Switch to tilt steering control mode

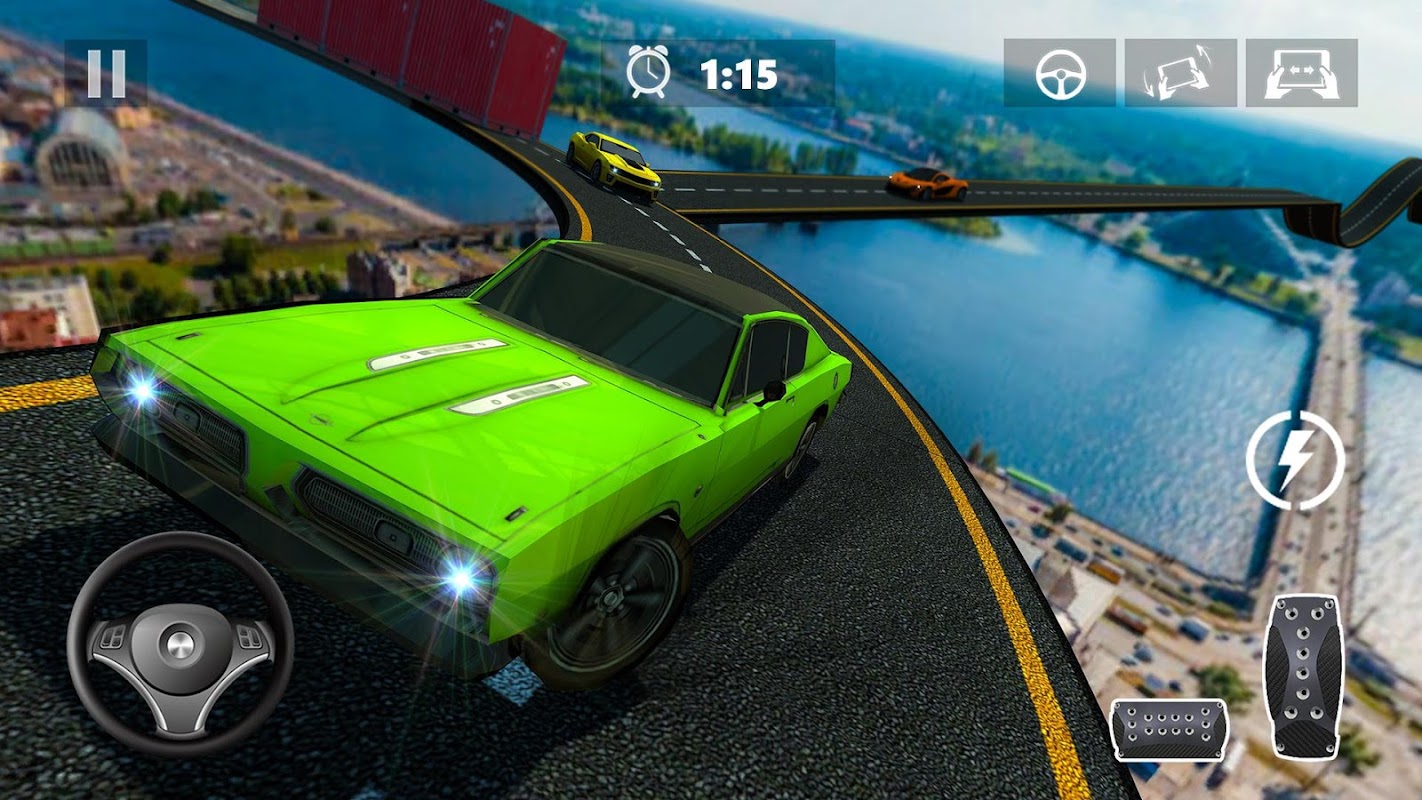pos(1181,73)
